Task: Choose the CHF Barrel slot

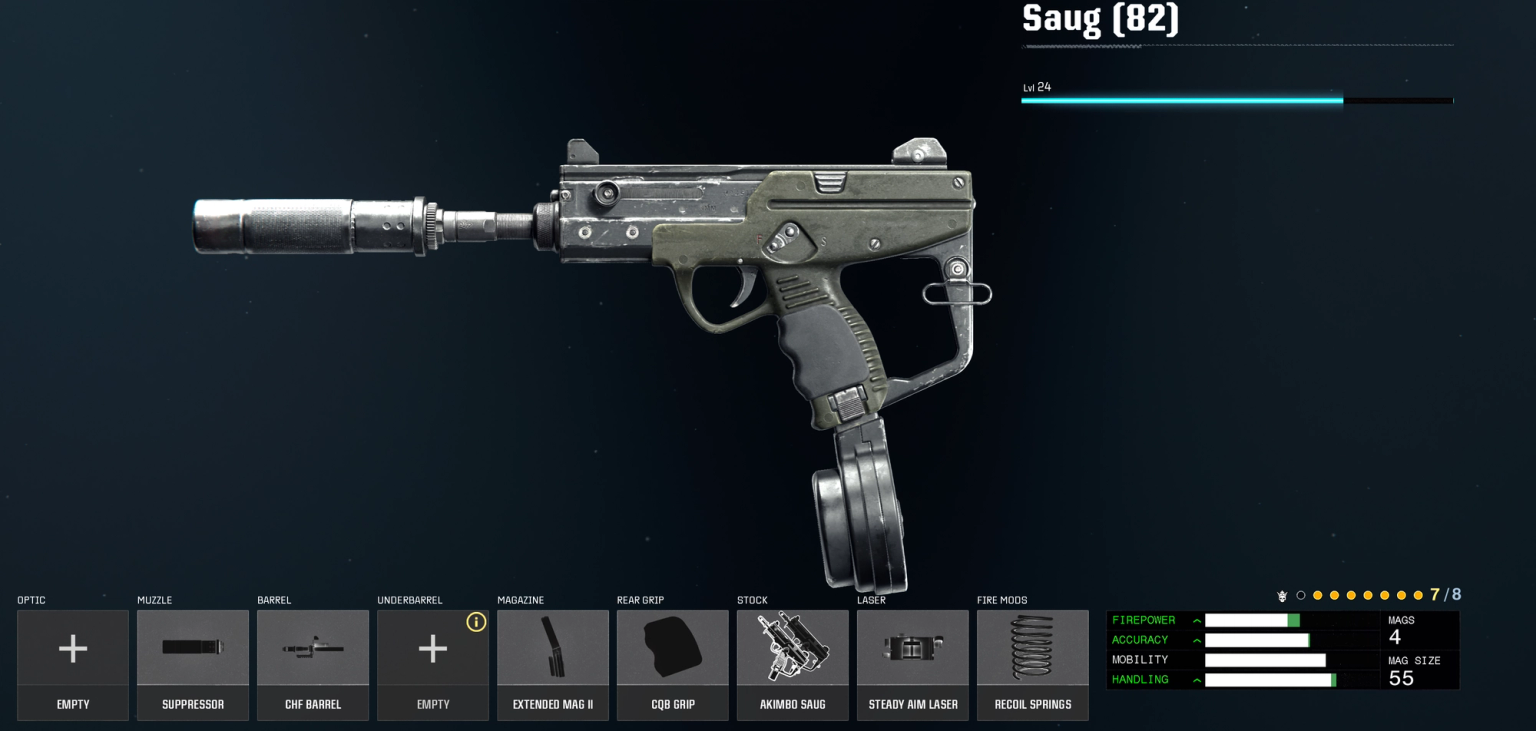Action: tap(313, 665)
